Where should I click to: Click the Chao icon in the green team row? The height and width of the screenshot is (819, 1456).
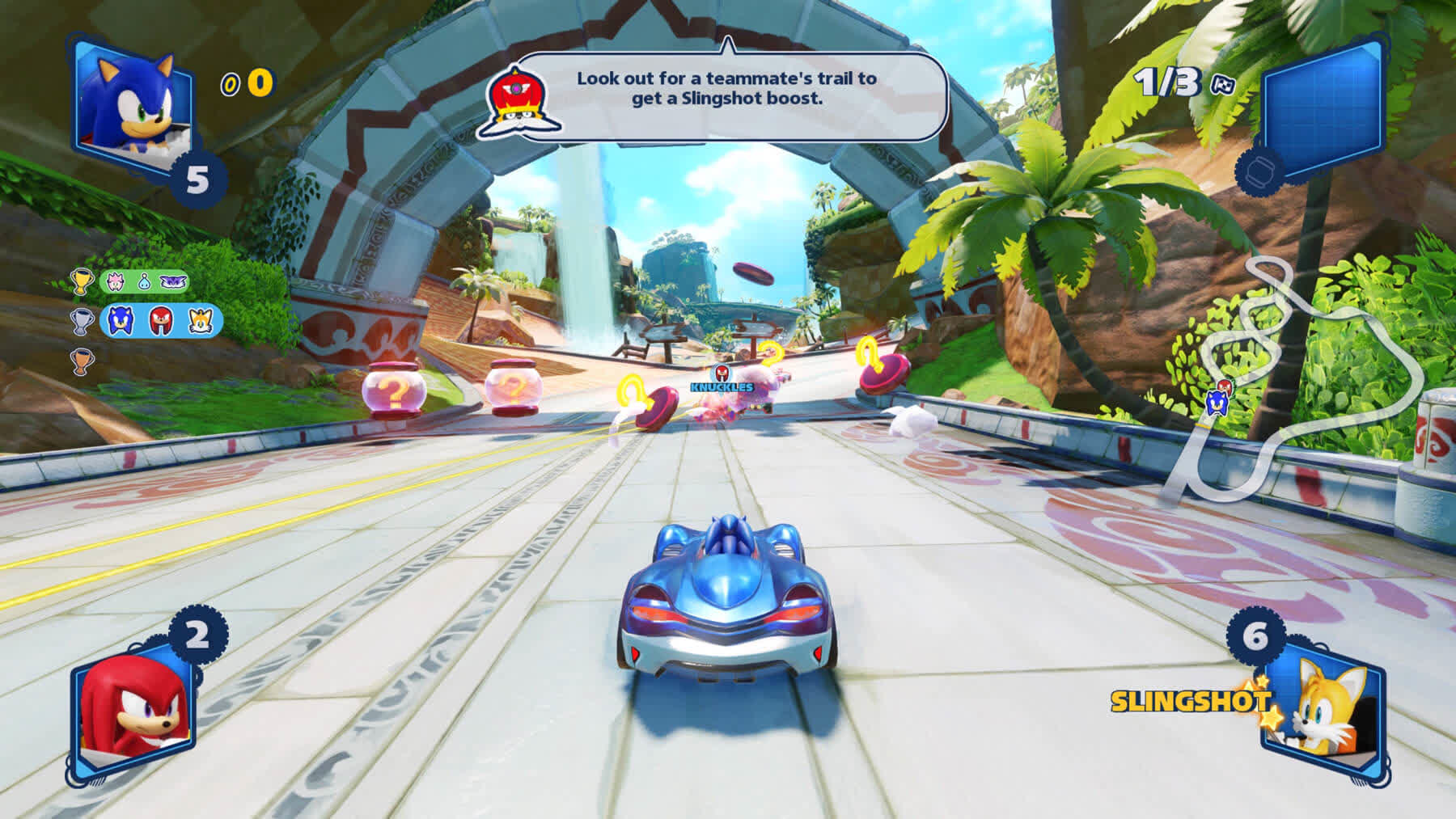coord(144,282)
